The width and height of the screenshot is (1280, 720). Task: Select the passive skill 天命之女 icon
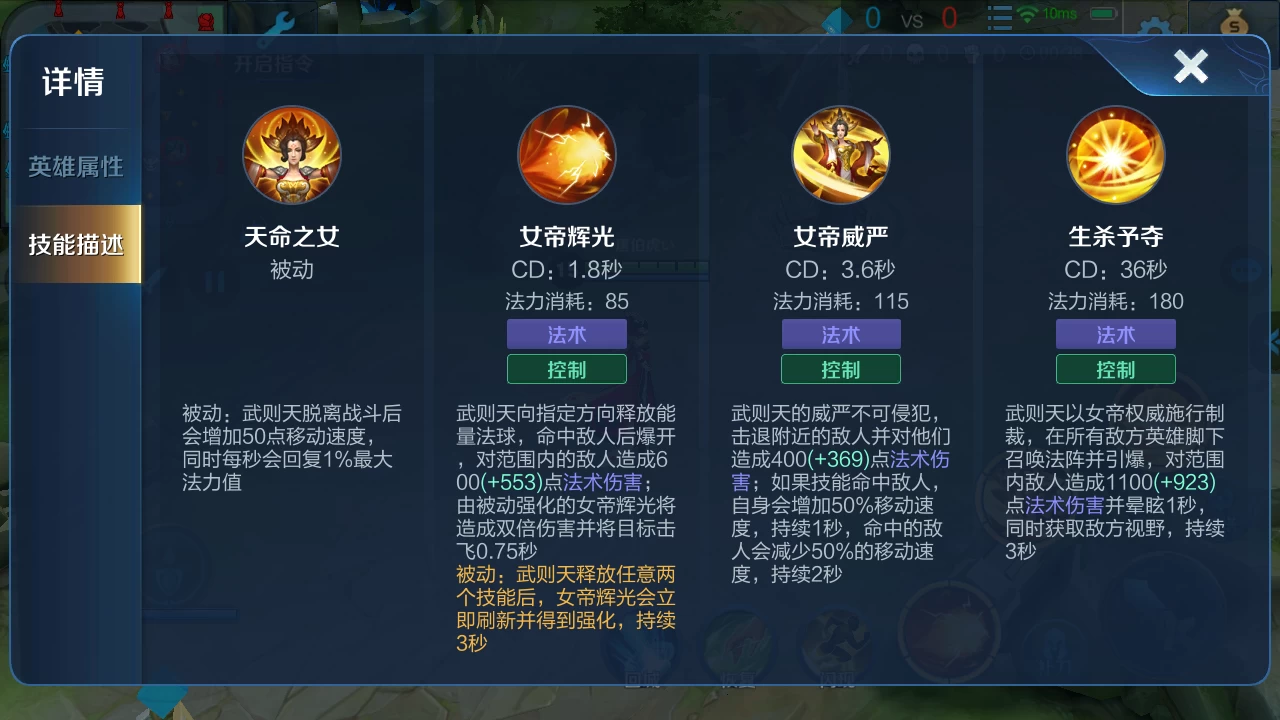pos(291,155)
